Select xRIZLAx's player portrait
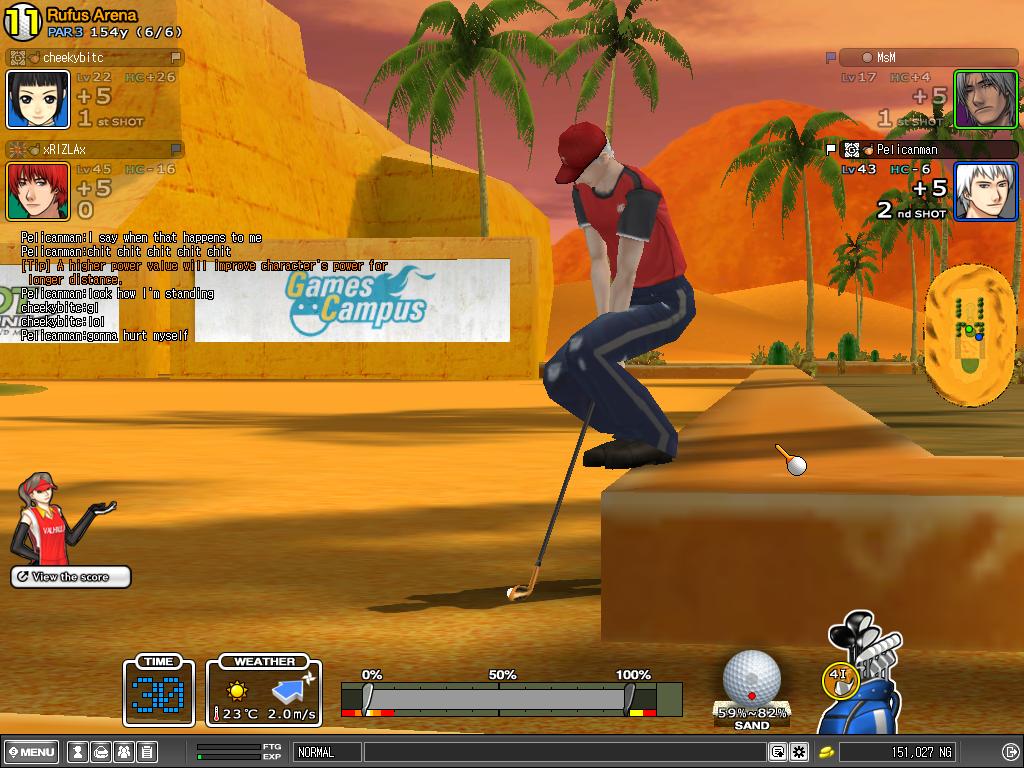The width and height of the screenshot is (1024, 768). 38,191
